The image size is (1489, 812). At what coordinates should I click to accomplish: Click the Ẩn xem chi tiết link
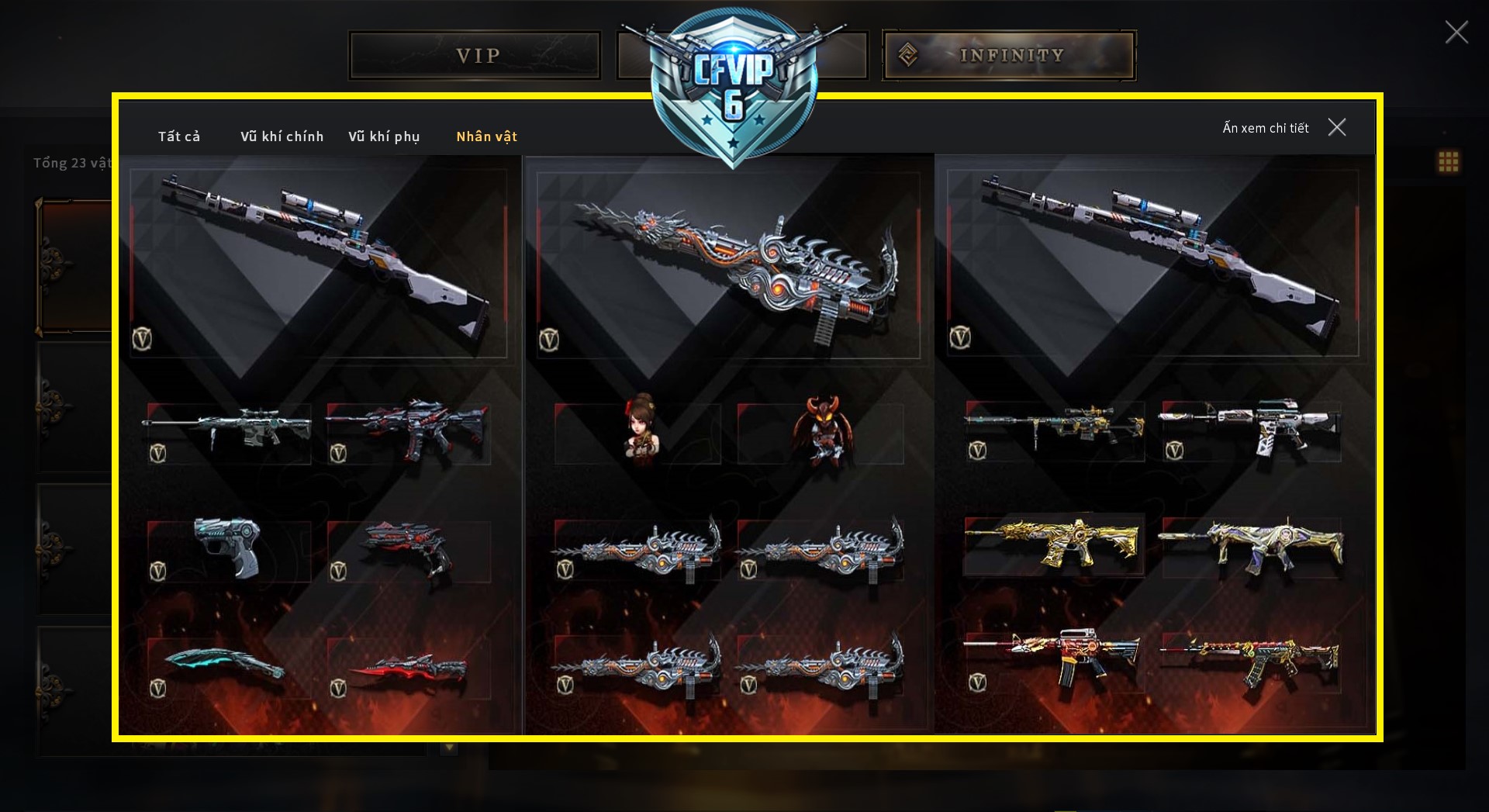tap(1266, 128)
